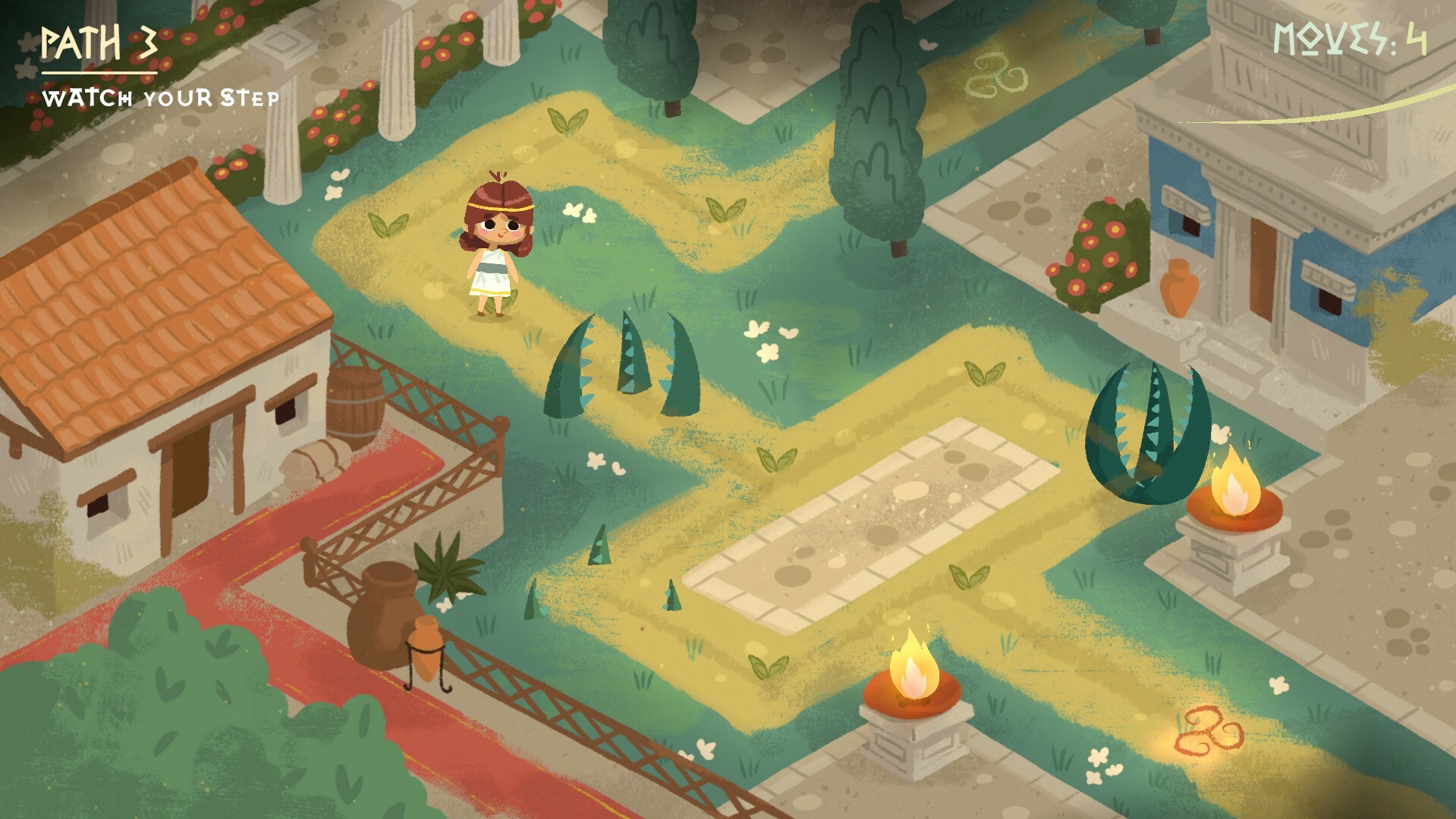Click the swirl symbol on the top path
Viewport: 1456px width, 819px height.
pos(991,72)
